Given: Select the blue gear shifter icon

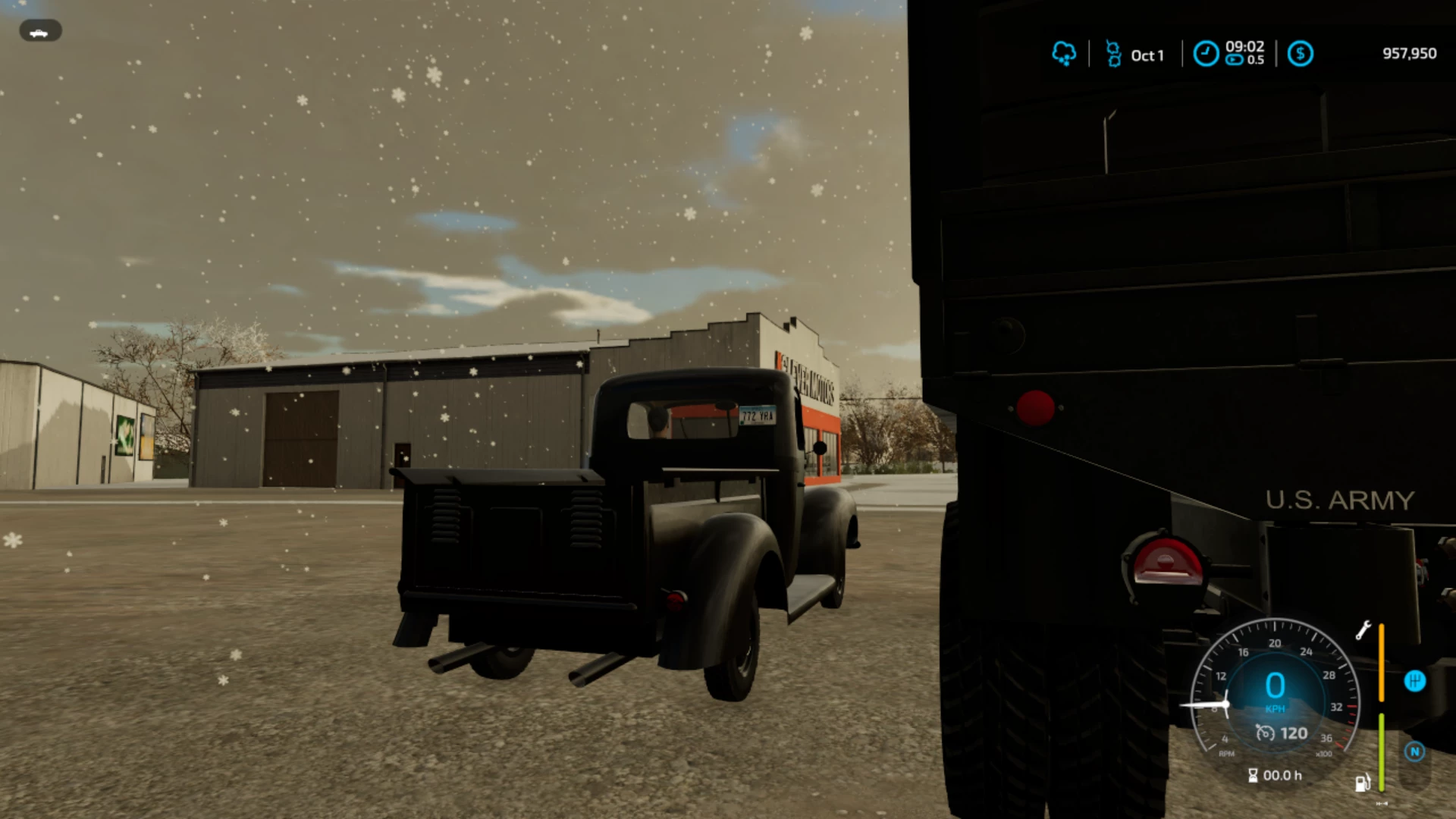Looking at the screenshot, I should point(1414,681).
